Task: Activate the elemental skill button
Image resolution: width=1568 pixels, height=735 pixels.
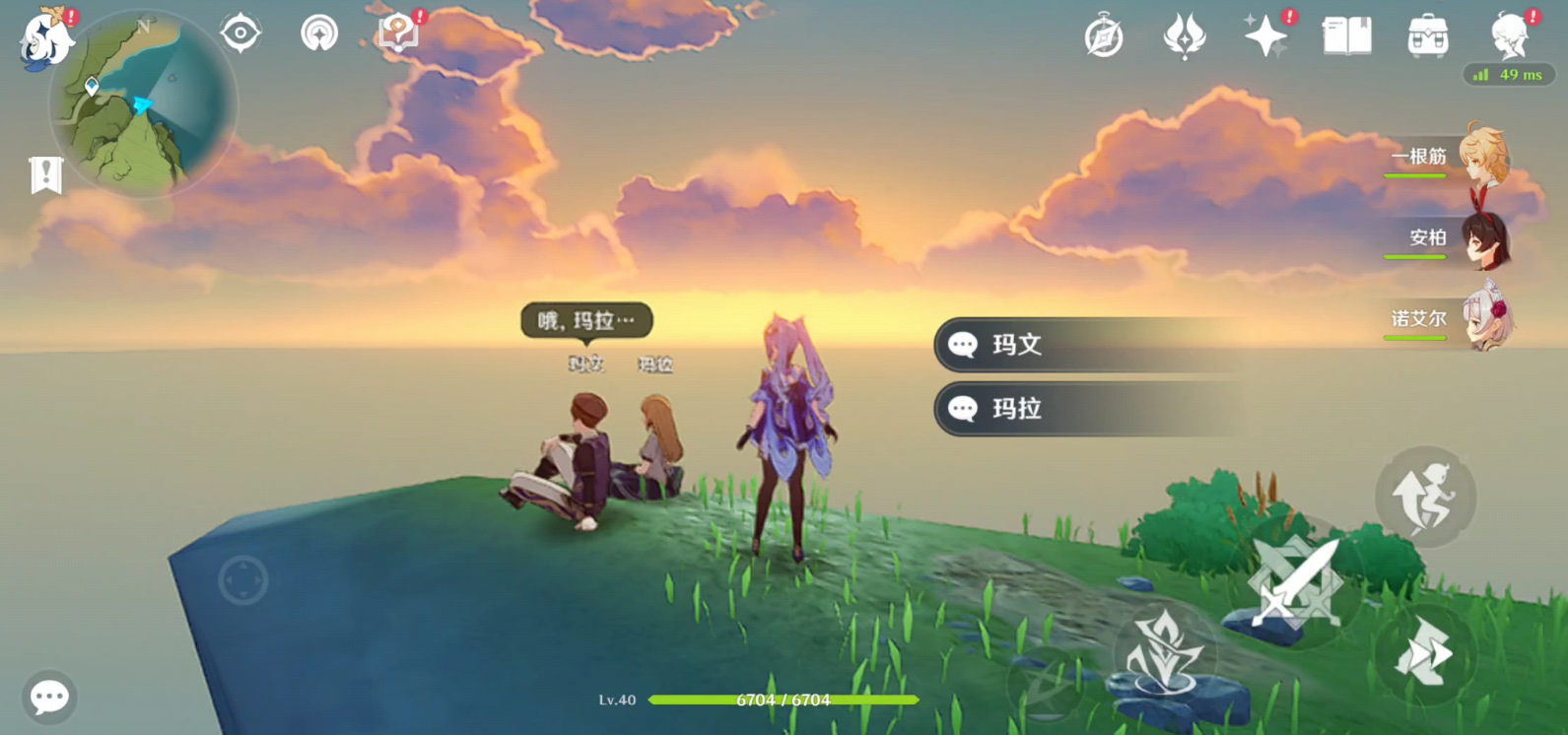Action: [x=1164, y=650]
